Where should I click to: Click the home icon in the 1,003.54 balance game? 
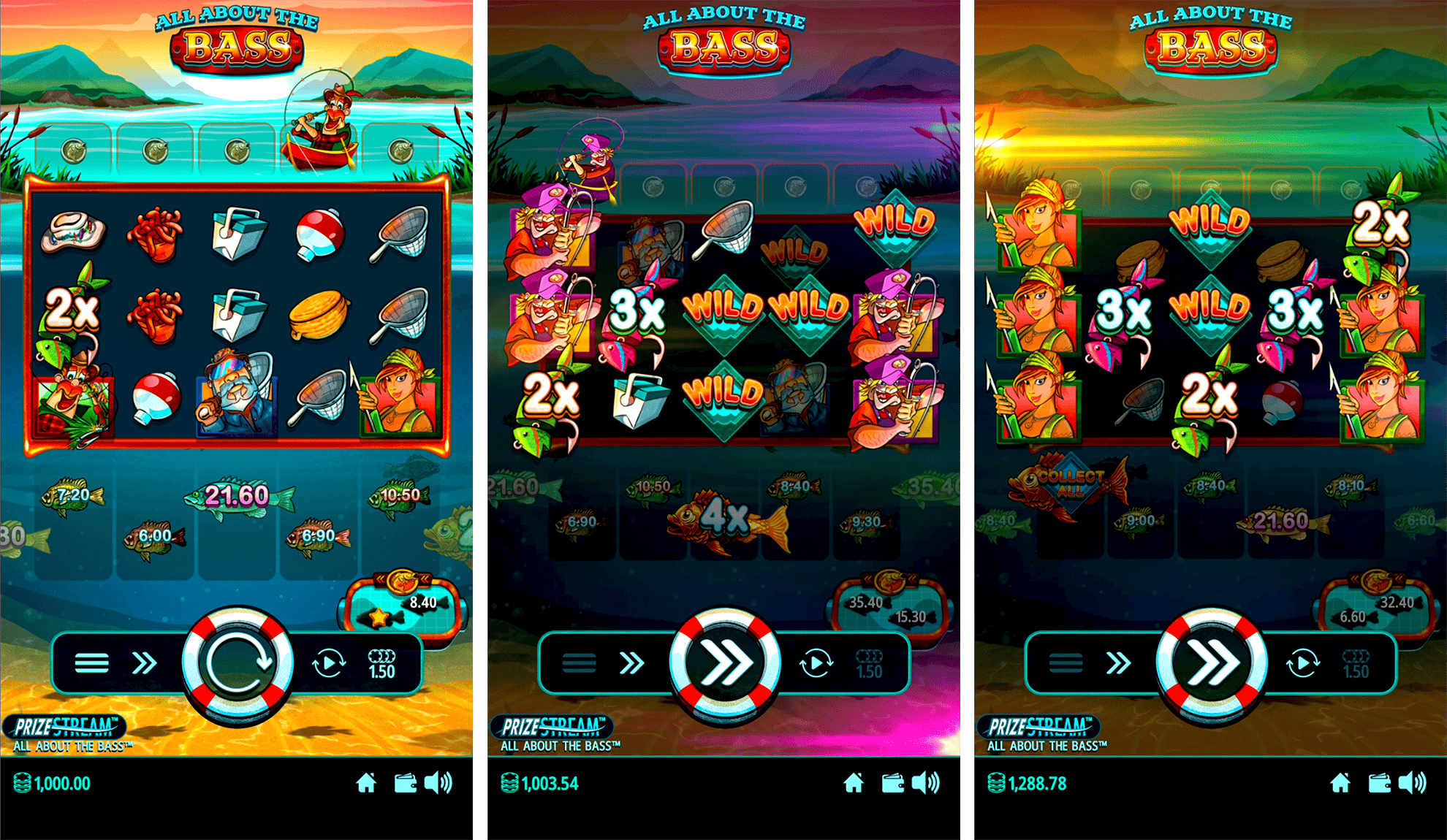[854, 784]
